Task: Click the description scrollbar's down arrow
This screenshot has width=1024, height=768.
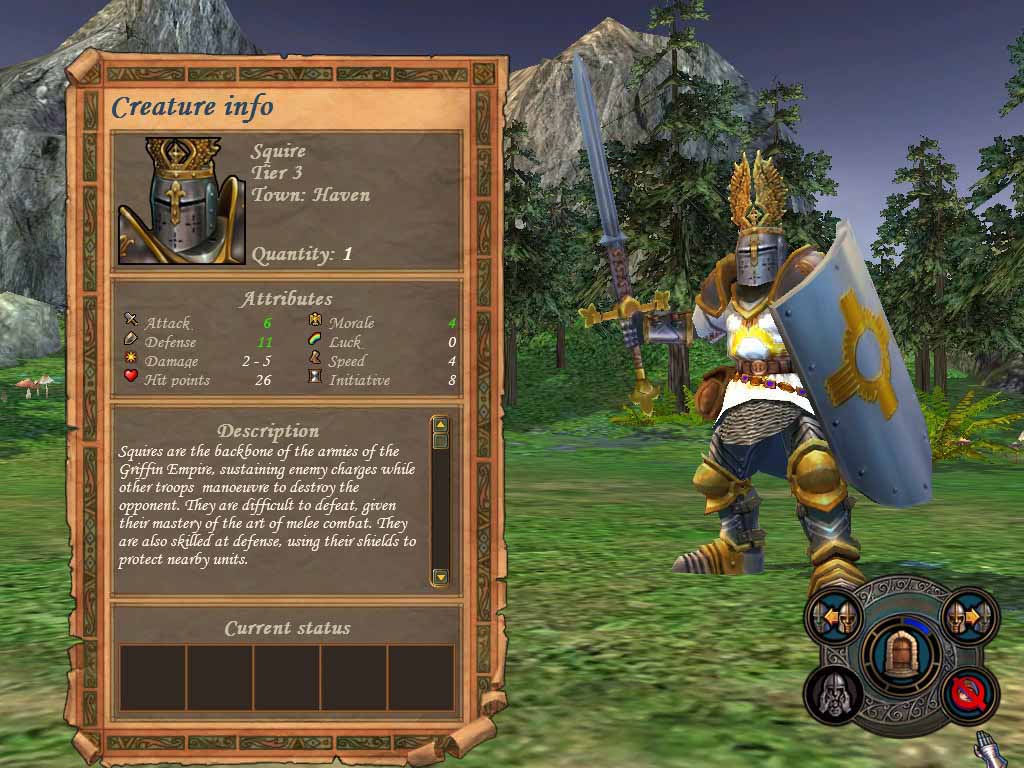Action: 440,576
